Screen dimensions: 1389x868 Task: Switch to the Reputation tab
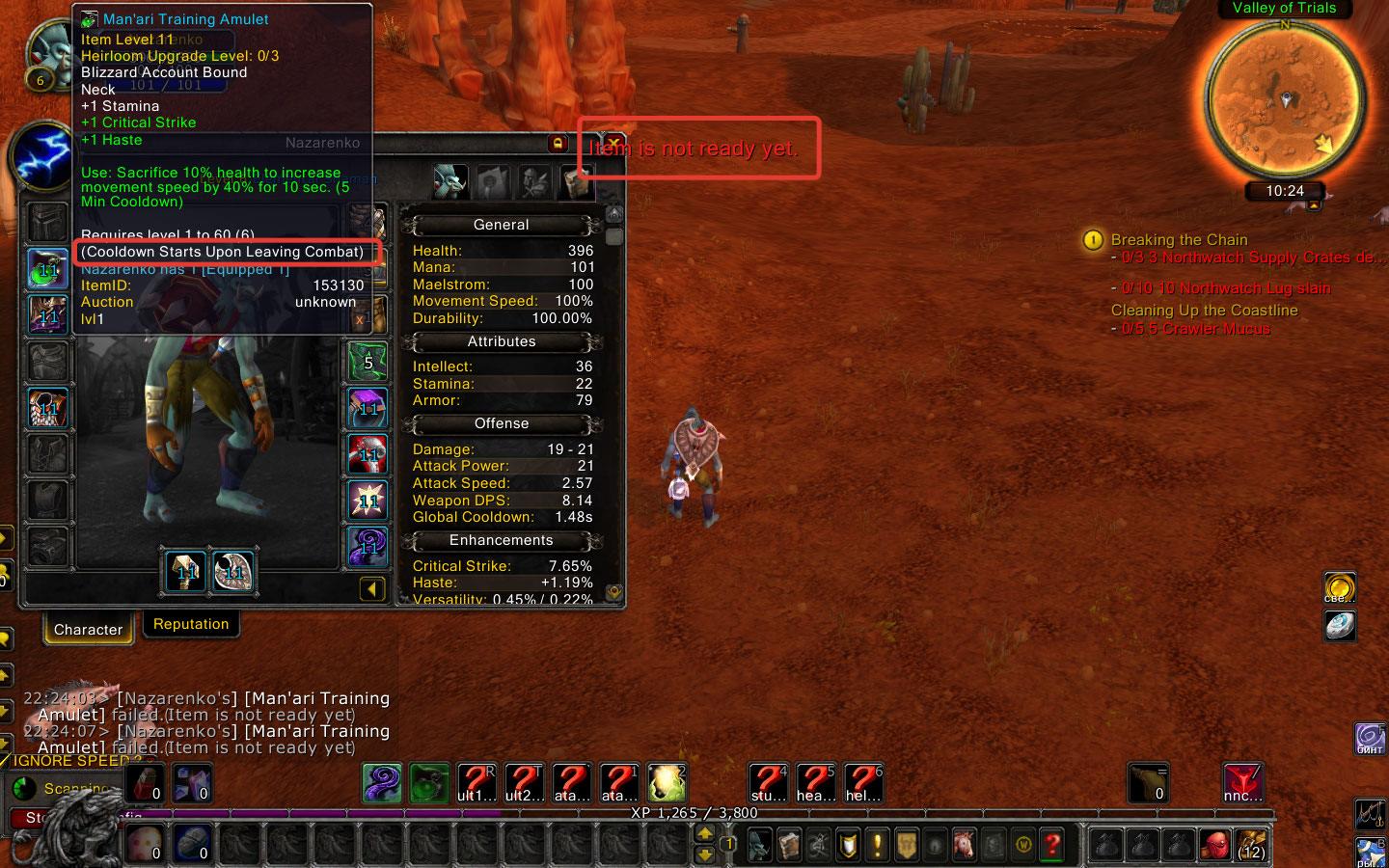[191, 624]
